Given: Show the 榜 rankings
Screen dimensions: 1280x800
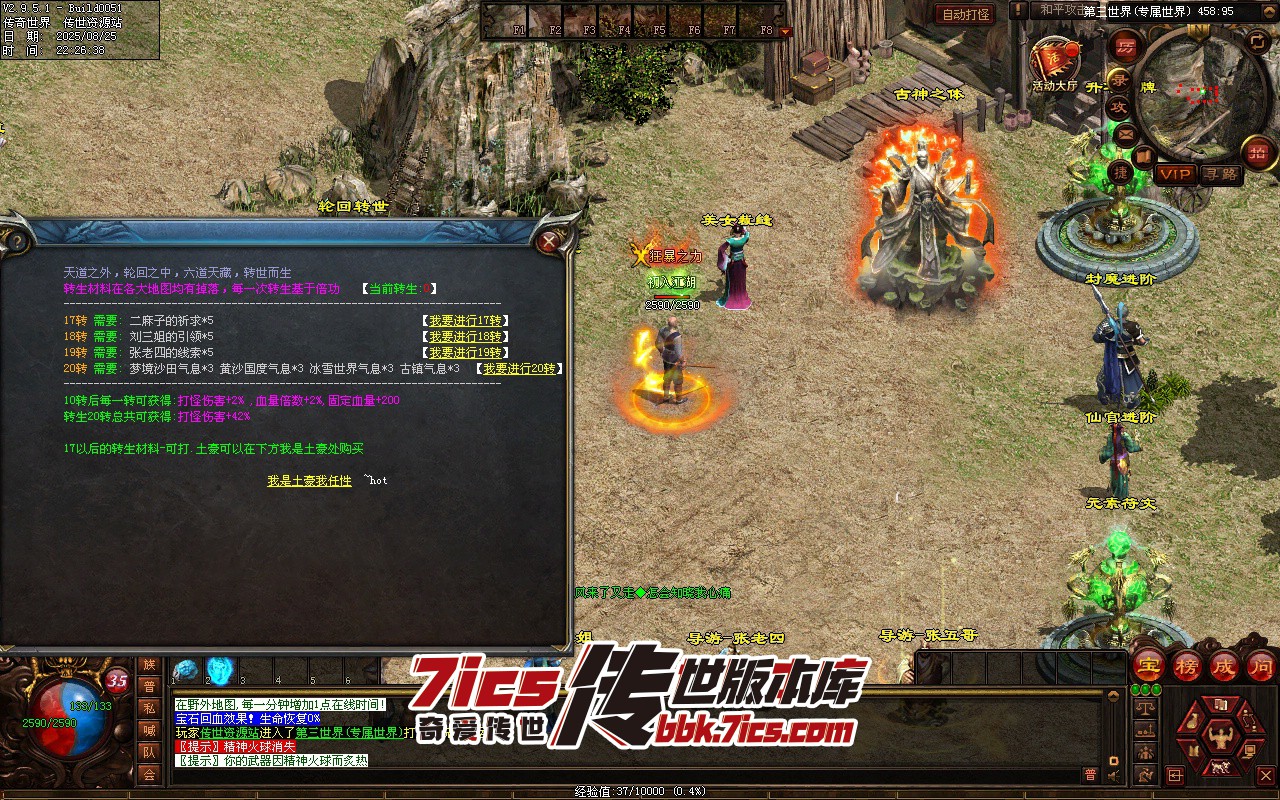Looking at the screenshot, I should click(x=1187, y=666).
